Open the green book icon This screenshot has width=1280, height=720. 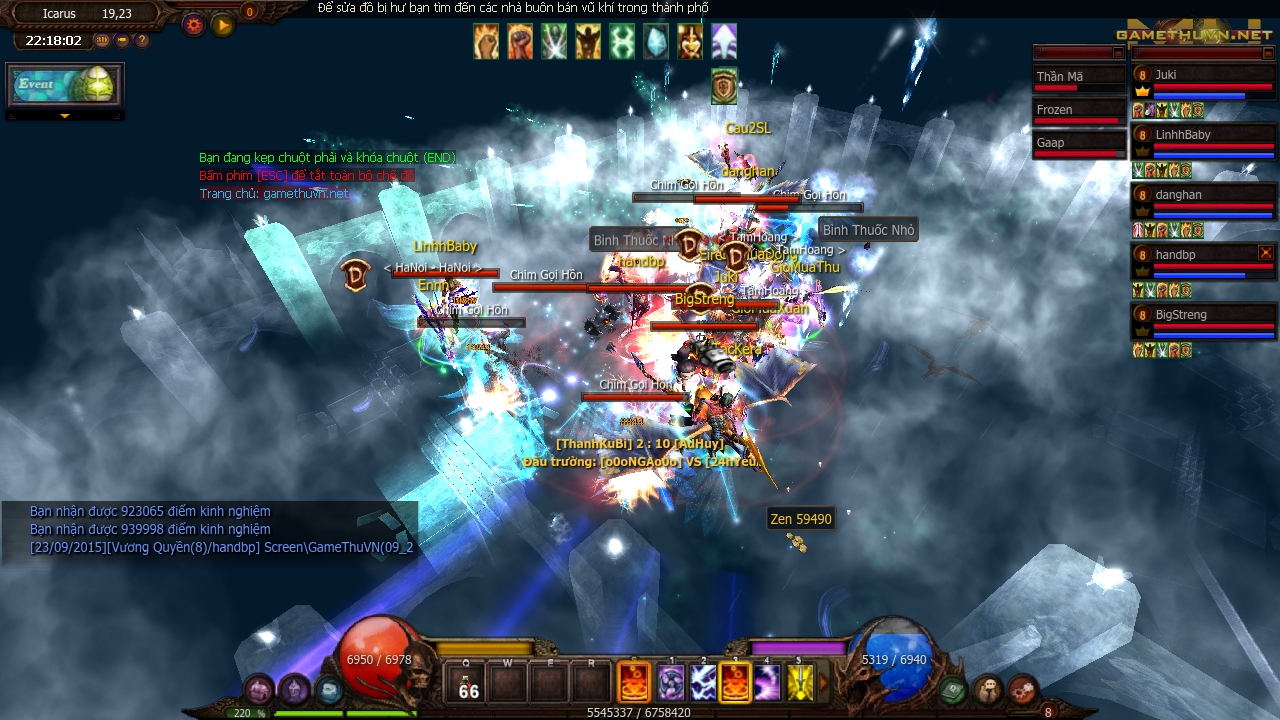[953, 689]
